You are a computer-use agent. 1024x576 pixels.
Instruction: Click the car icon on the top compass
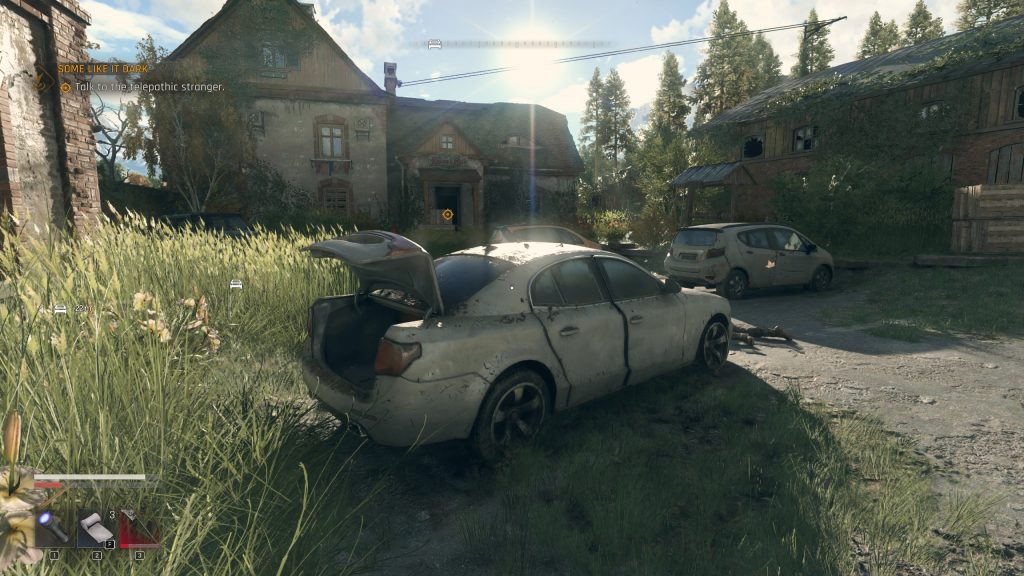[x=434, y=44]
